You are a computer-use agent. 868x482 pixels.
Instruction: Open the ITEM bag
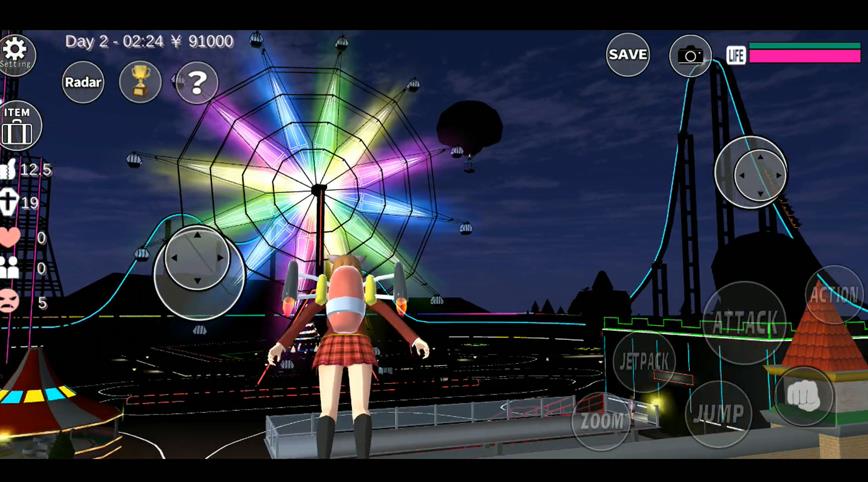tap(18, 126)
